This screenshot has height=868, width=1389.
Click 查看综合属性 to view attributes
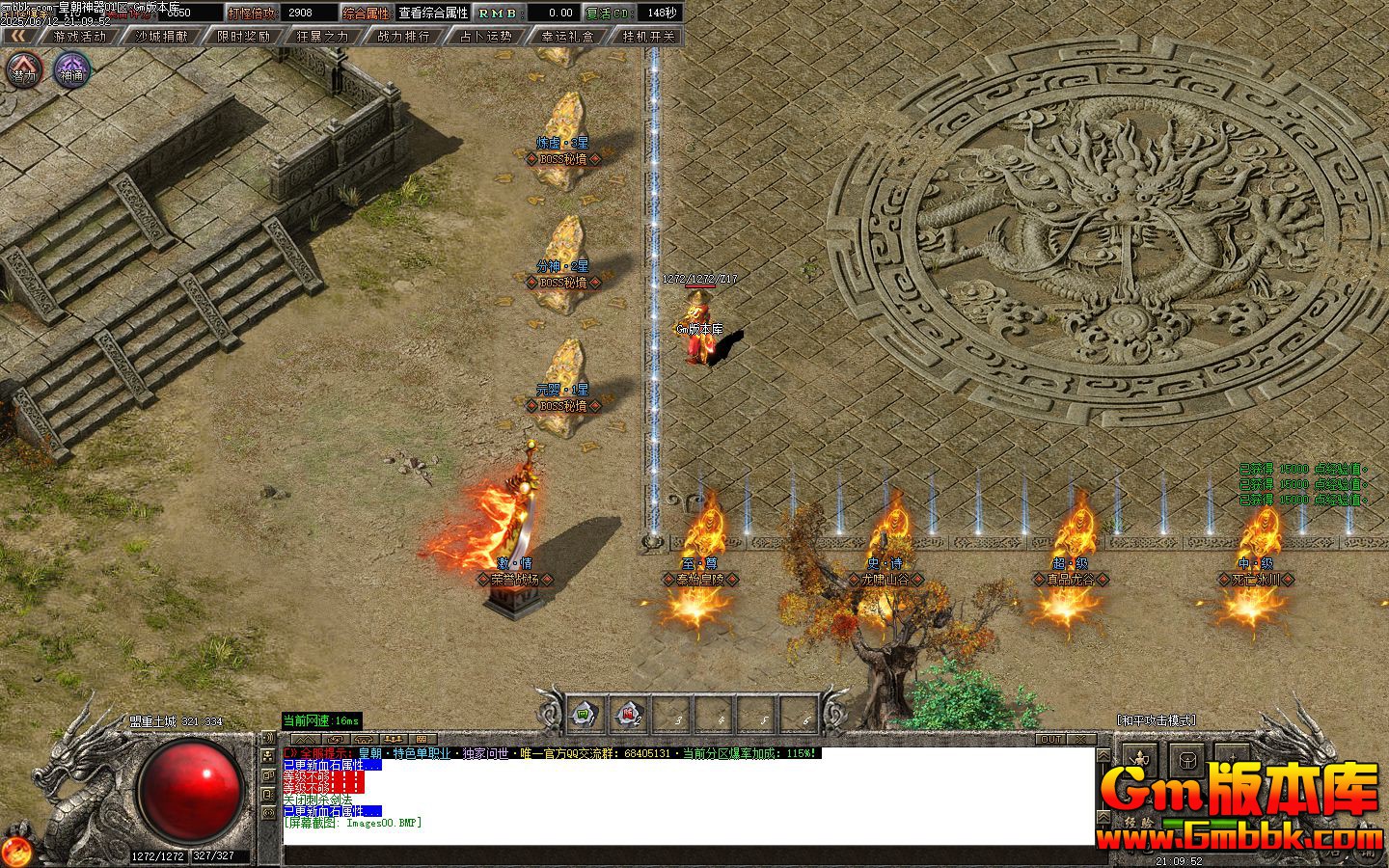coord(434,14)
